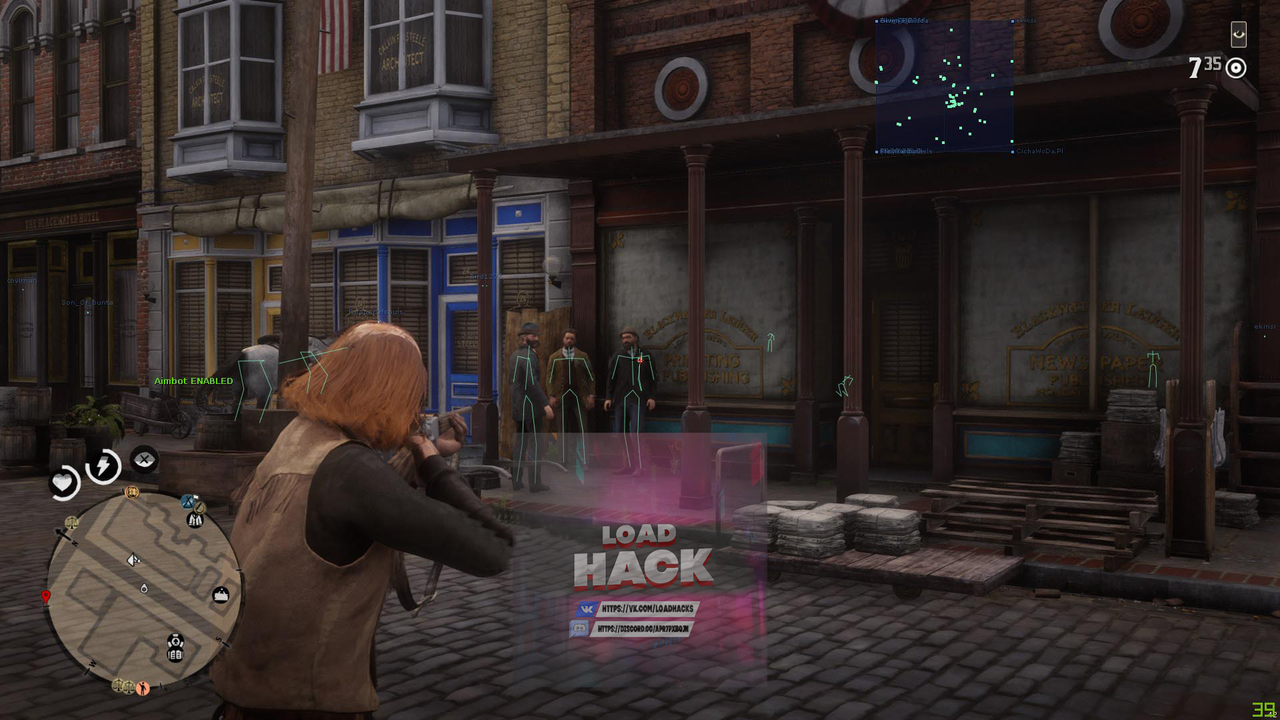Select the eye ability card icon

point(1239,35)
